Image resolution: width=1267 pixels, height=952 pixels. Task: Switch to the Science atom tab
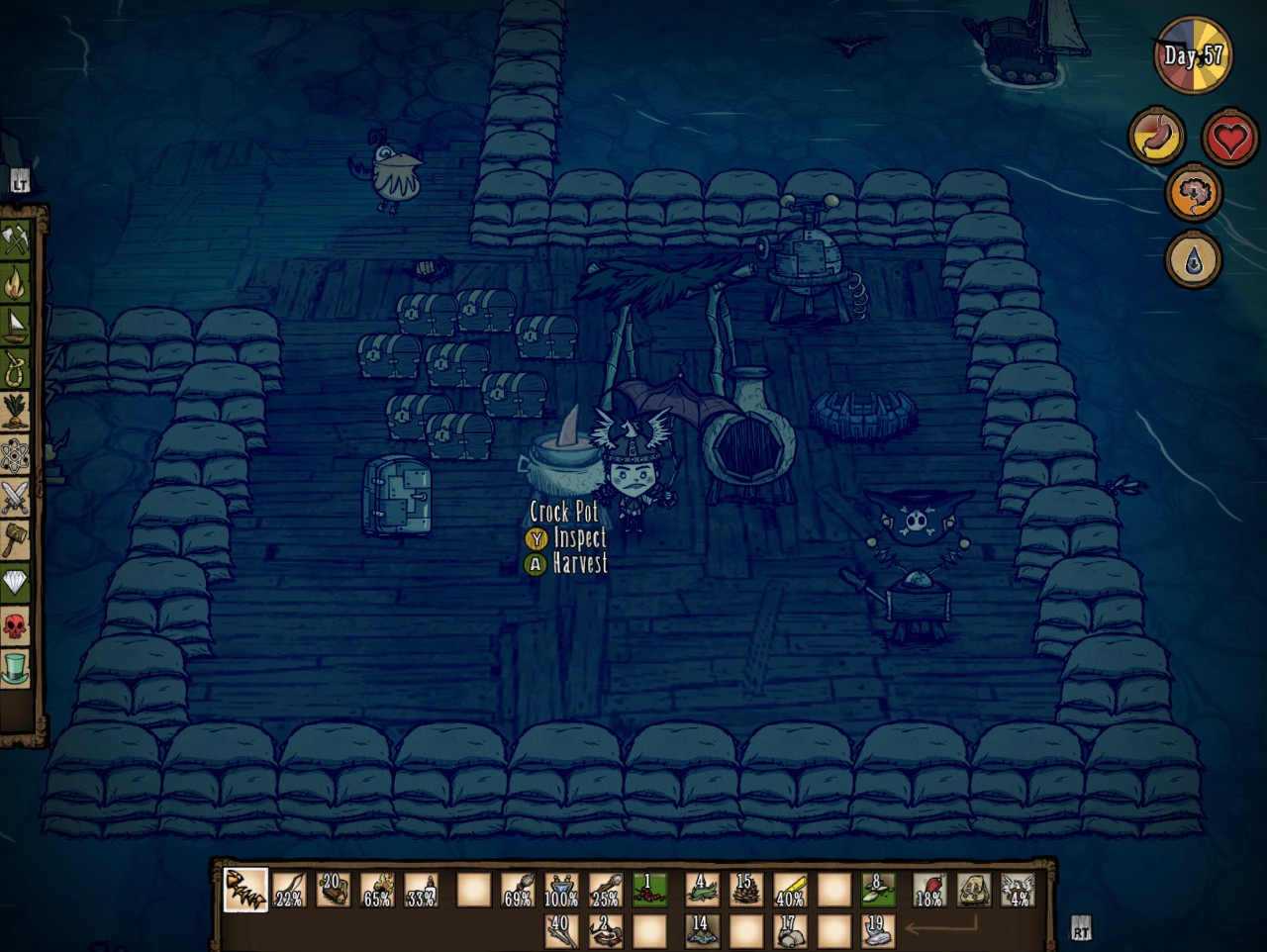pos(16,455)
